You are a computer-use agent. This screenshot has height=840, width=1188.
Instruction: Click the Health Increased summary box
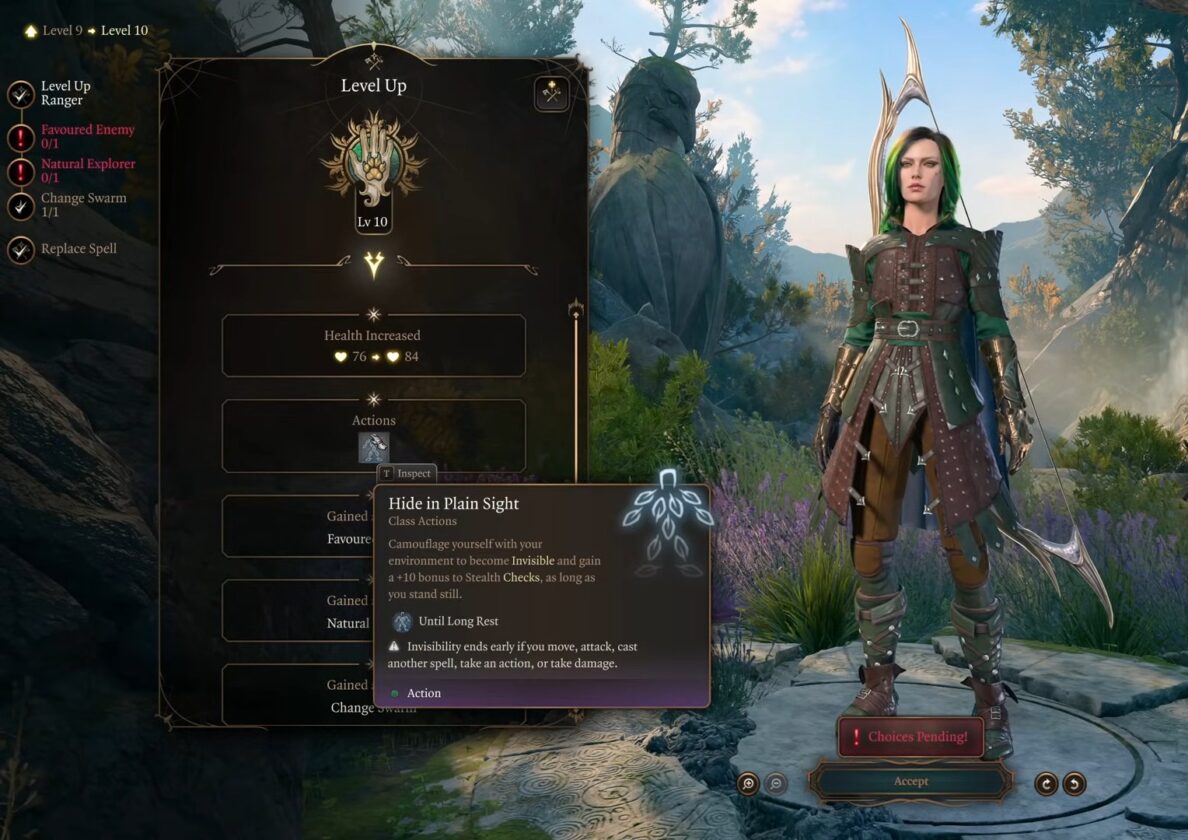coord(373,346)
